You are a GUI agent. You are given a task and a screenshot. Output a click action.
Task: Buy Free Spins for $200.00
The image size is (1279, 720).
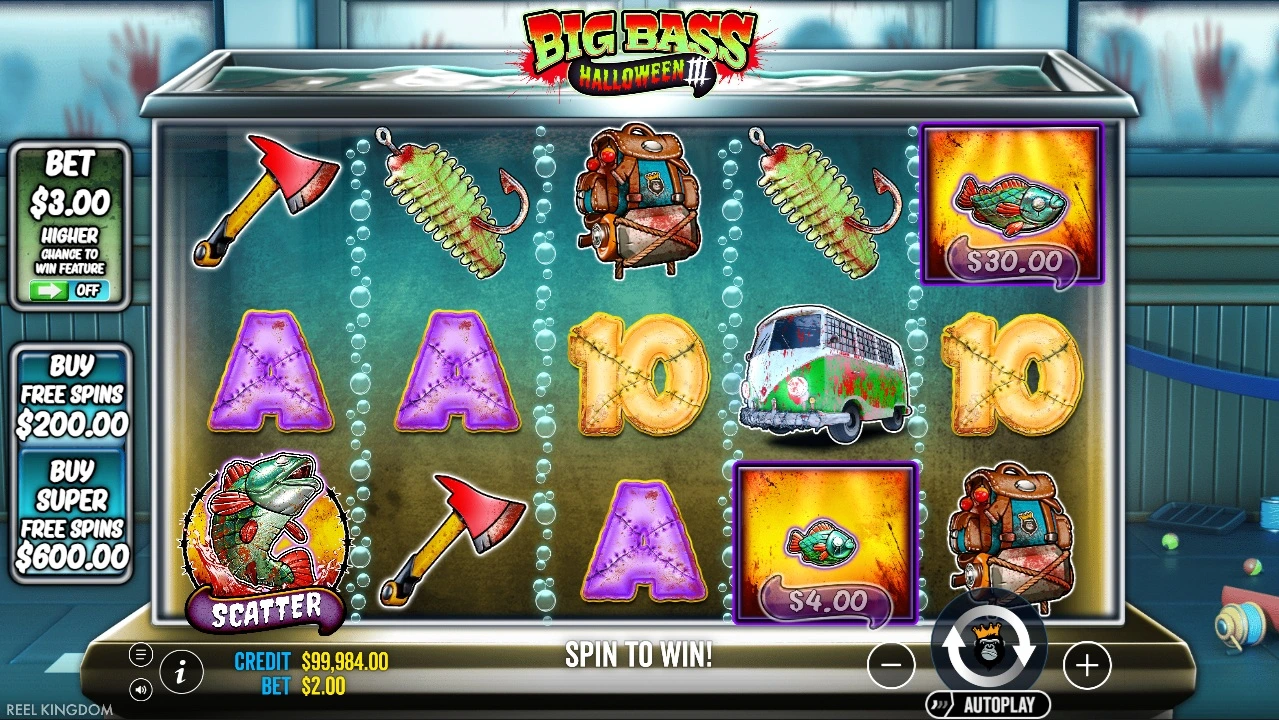tap(71, 394)
